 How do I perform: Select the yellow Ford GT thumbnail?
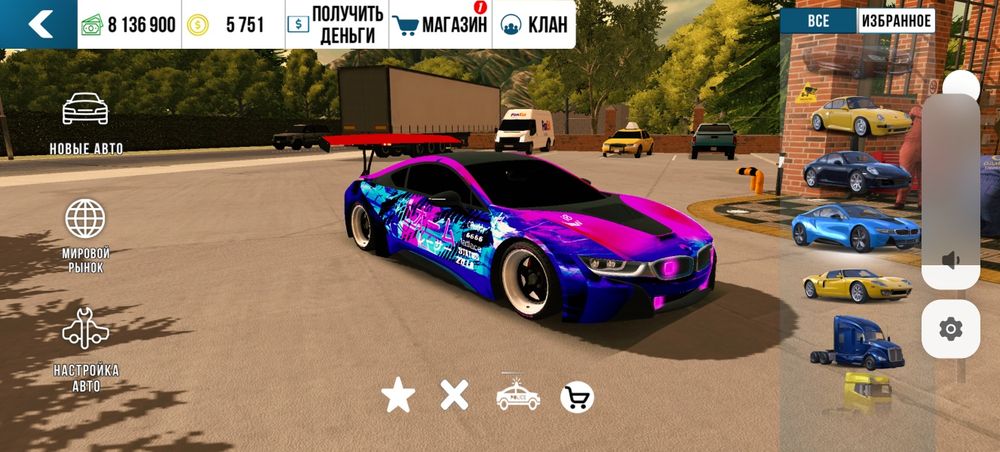tap(857, 285)
